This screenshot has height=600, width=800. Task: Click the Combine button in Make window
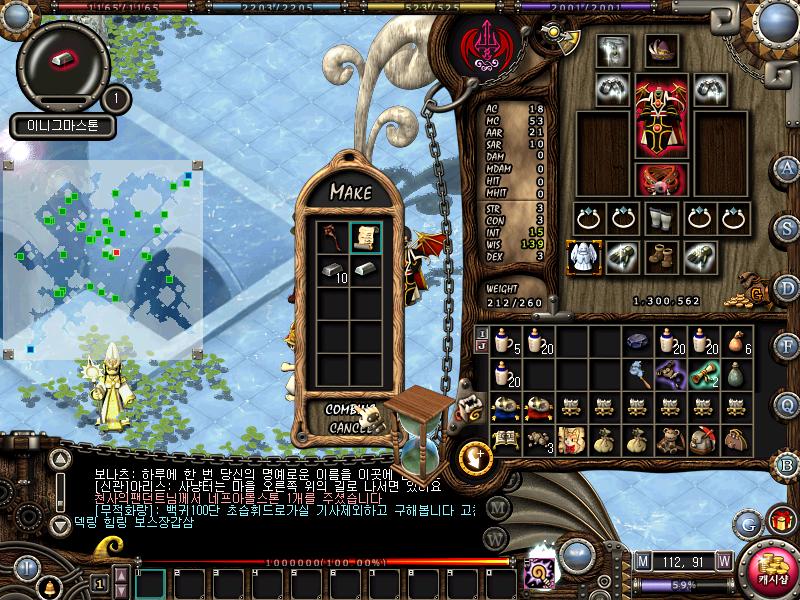[x=350, y=408]
